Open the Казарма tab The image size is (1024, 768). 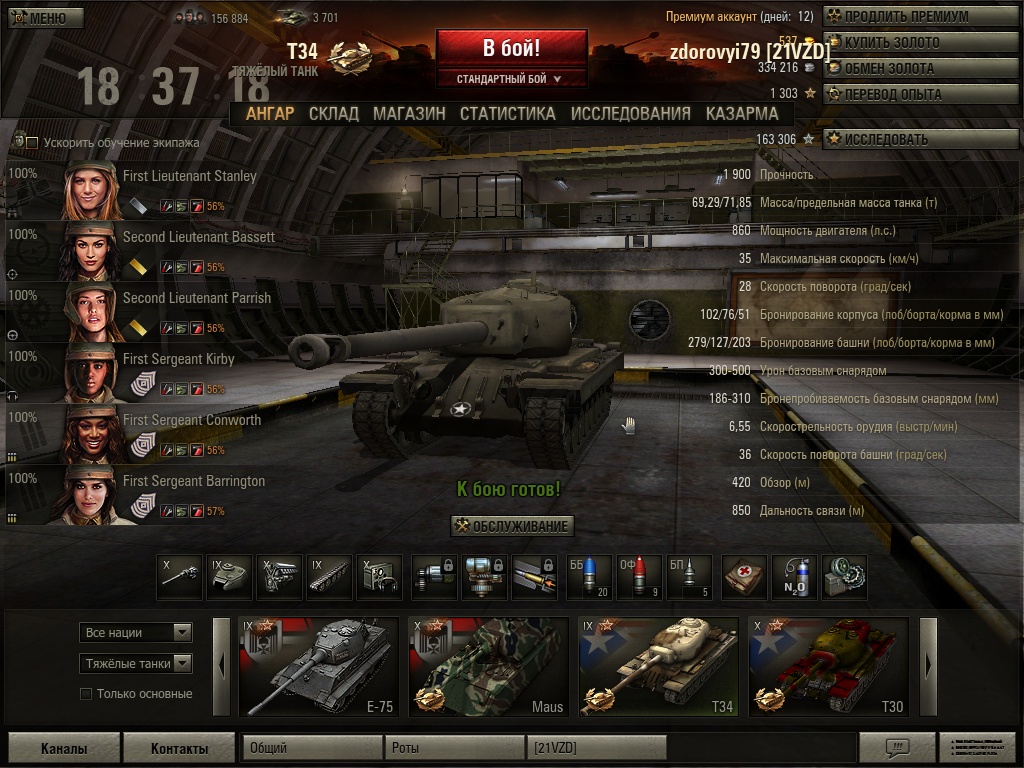(742, 114)
